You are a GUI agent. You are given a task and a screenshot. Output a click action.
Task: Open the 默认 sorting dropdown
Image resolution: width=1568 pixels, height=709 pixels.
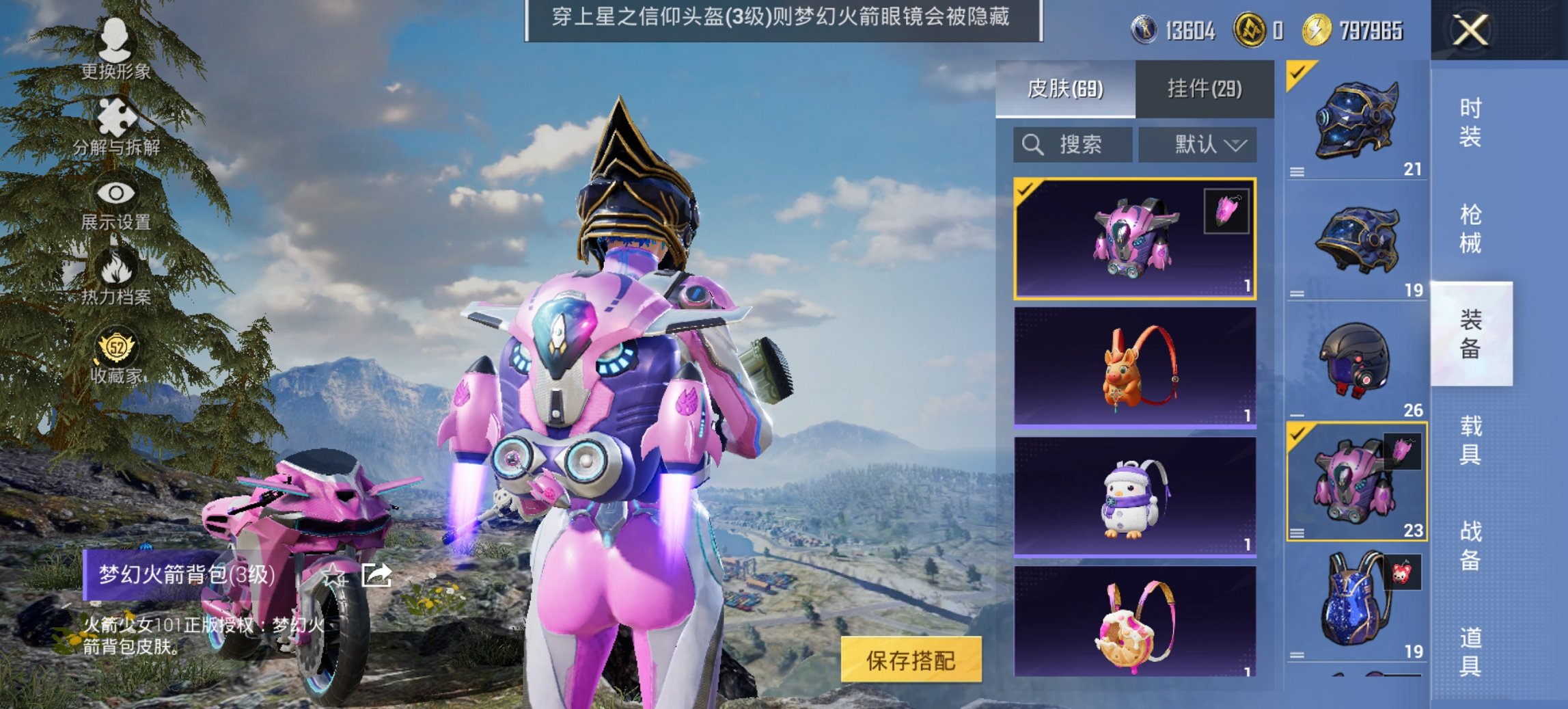coord(1199,145)
